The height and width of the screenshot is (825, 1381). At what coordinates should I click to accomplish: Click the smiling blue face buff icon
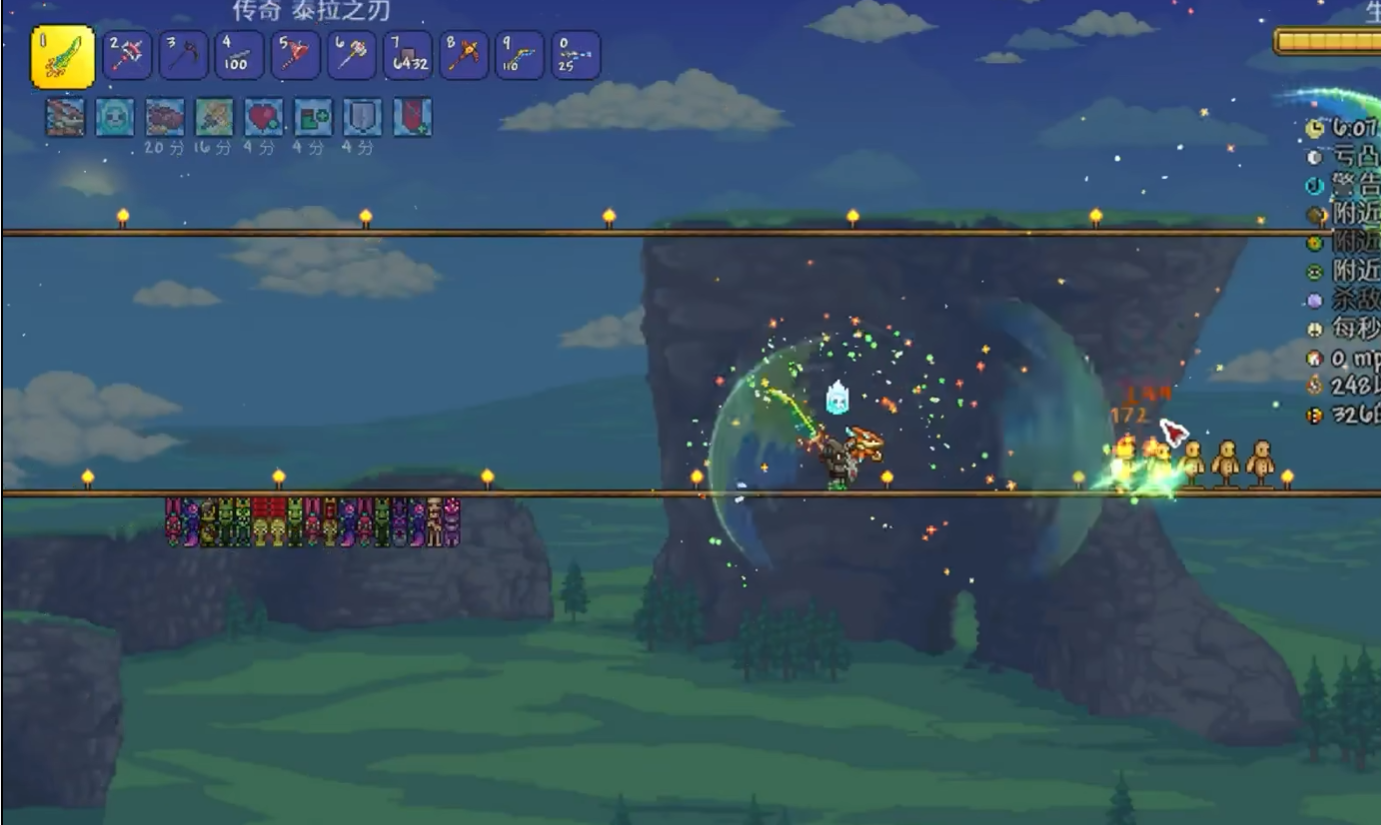[x=115, y=117]
